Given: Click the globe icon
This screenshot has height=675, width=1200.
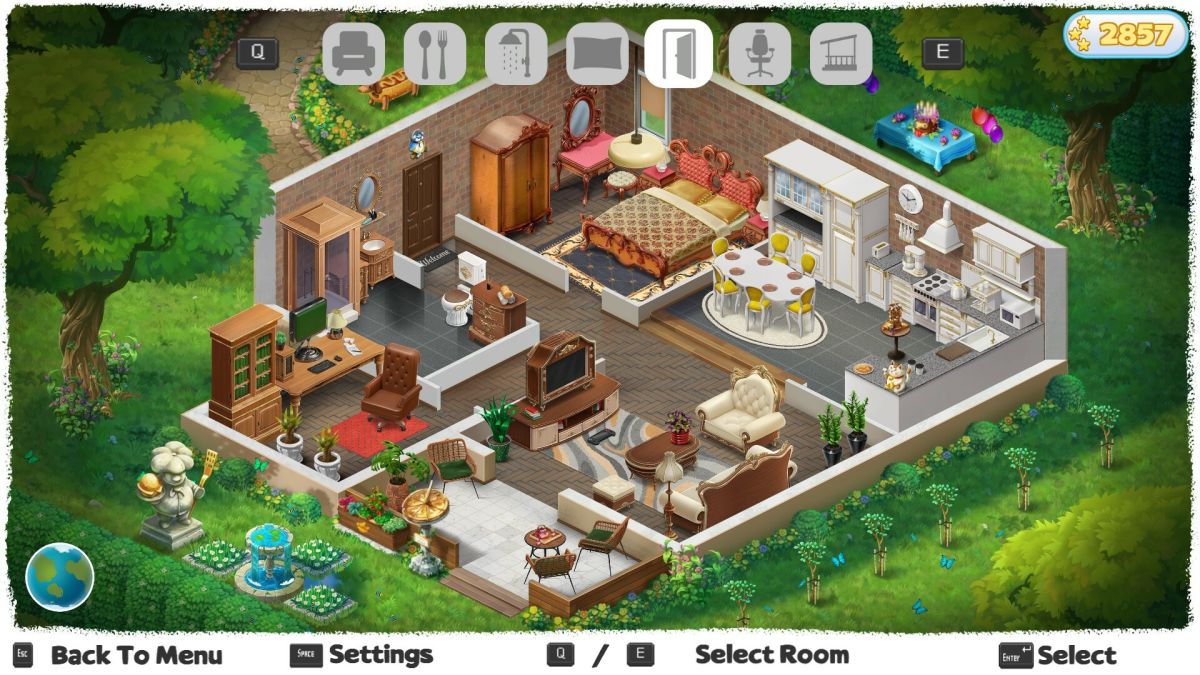Looking at the screenshot, I should (60, 577).
